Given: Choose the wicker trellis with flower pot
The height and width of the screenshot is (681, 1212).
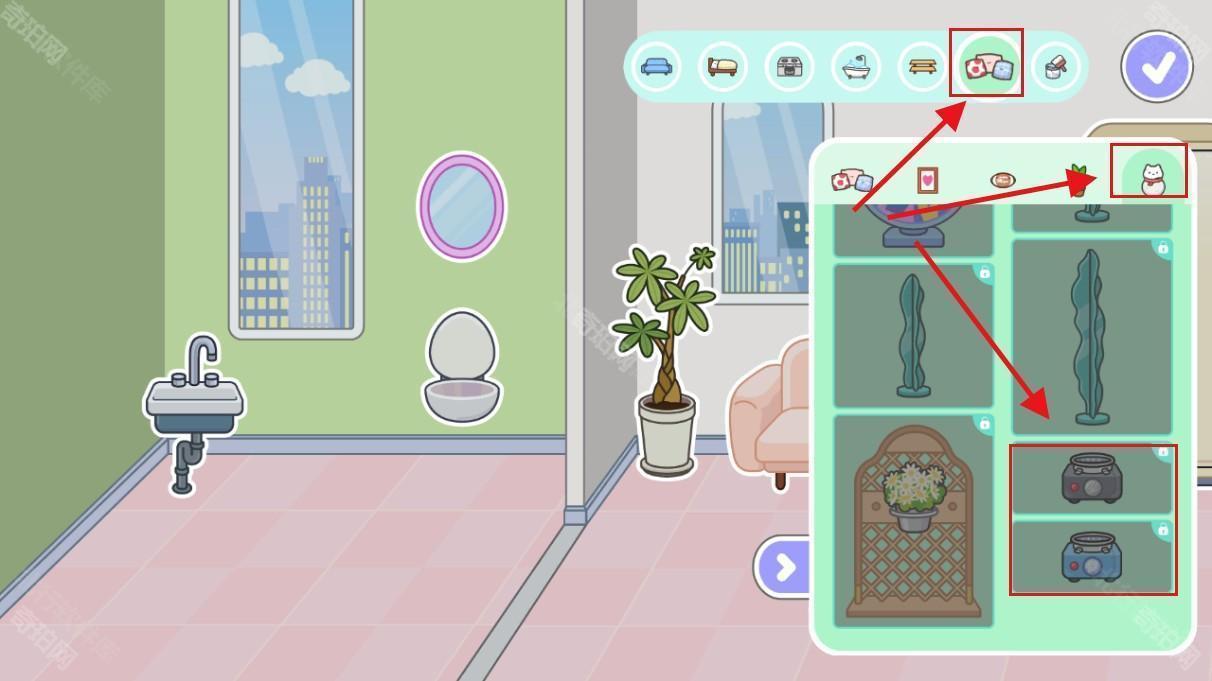Looking at the screenshot, I should (x=913, y=521).
